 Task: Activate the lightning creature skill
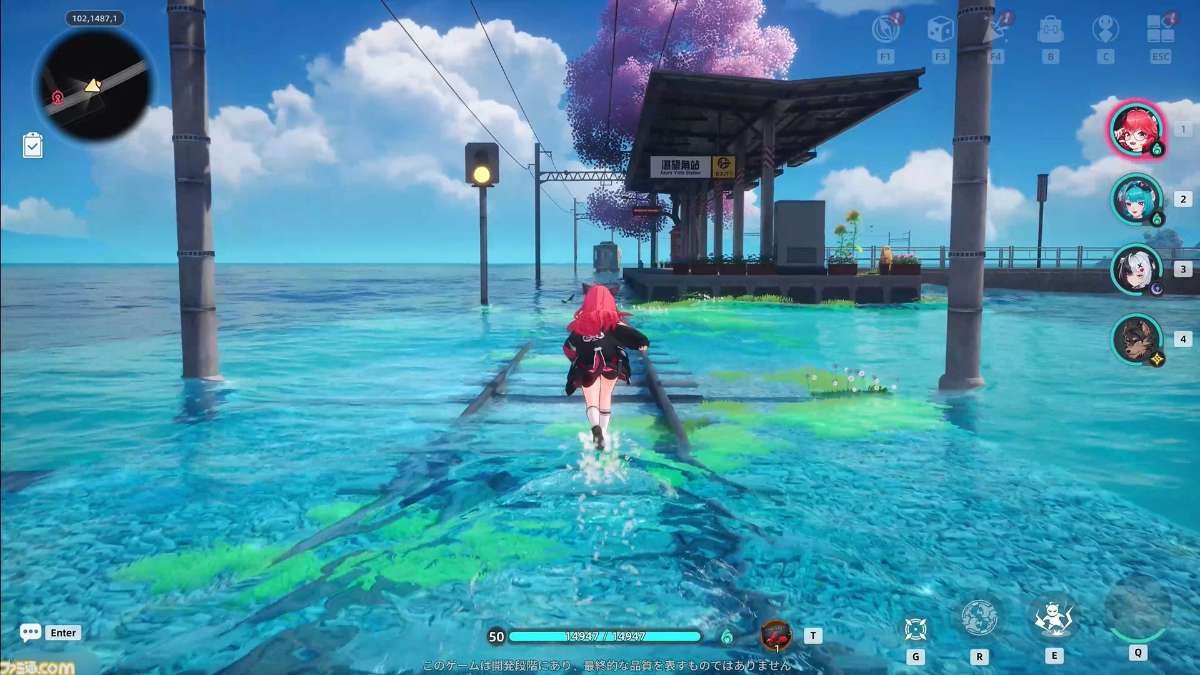click(x=1054, y=618)
